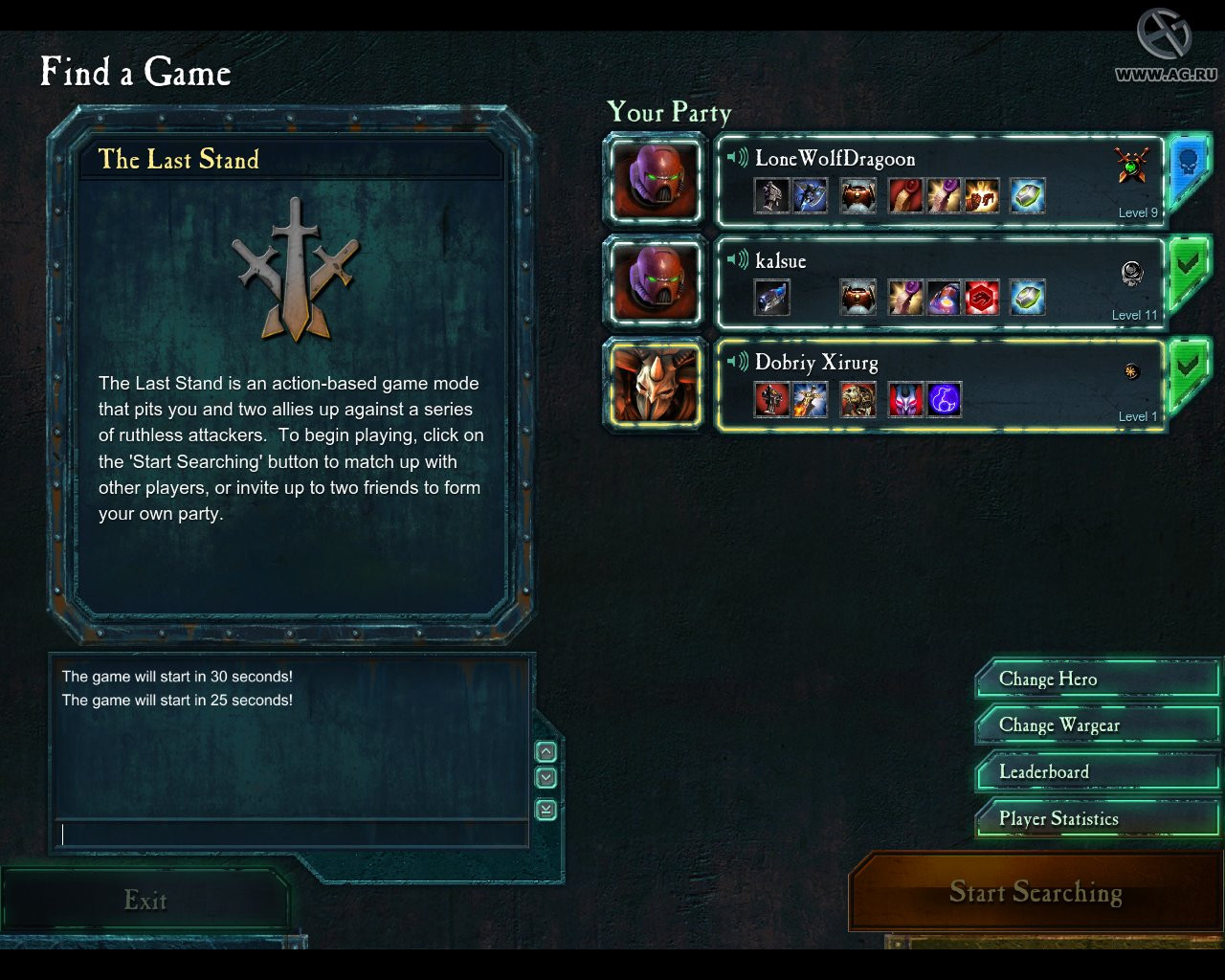The image size is (1225, 980).
Task: Select kalsue's Space Marine portrait
Action: click(656, 282)
